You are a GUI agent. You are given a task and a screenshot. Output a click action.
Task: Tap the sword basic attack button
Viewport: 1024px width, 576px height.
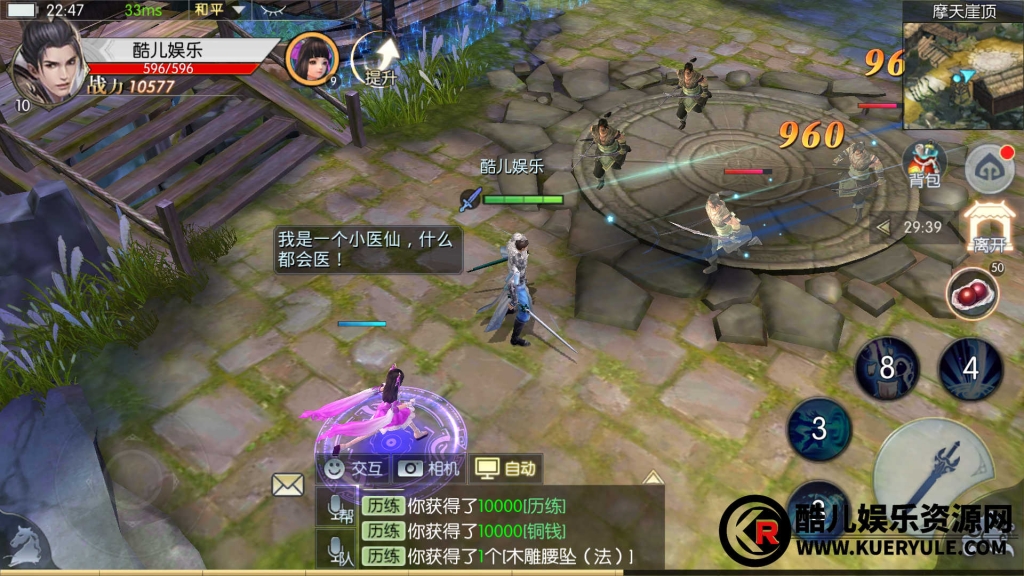[x=935, y=472]
